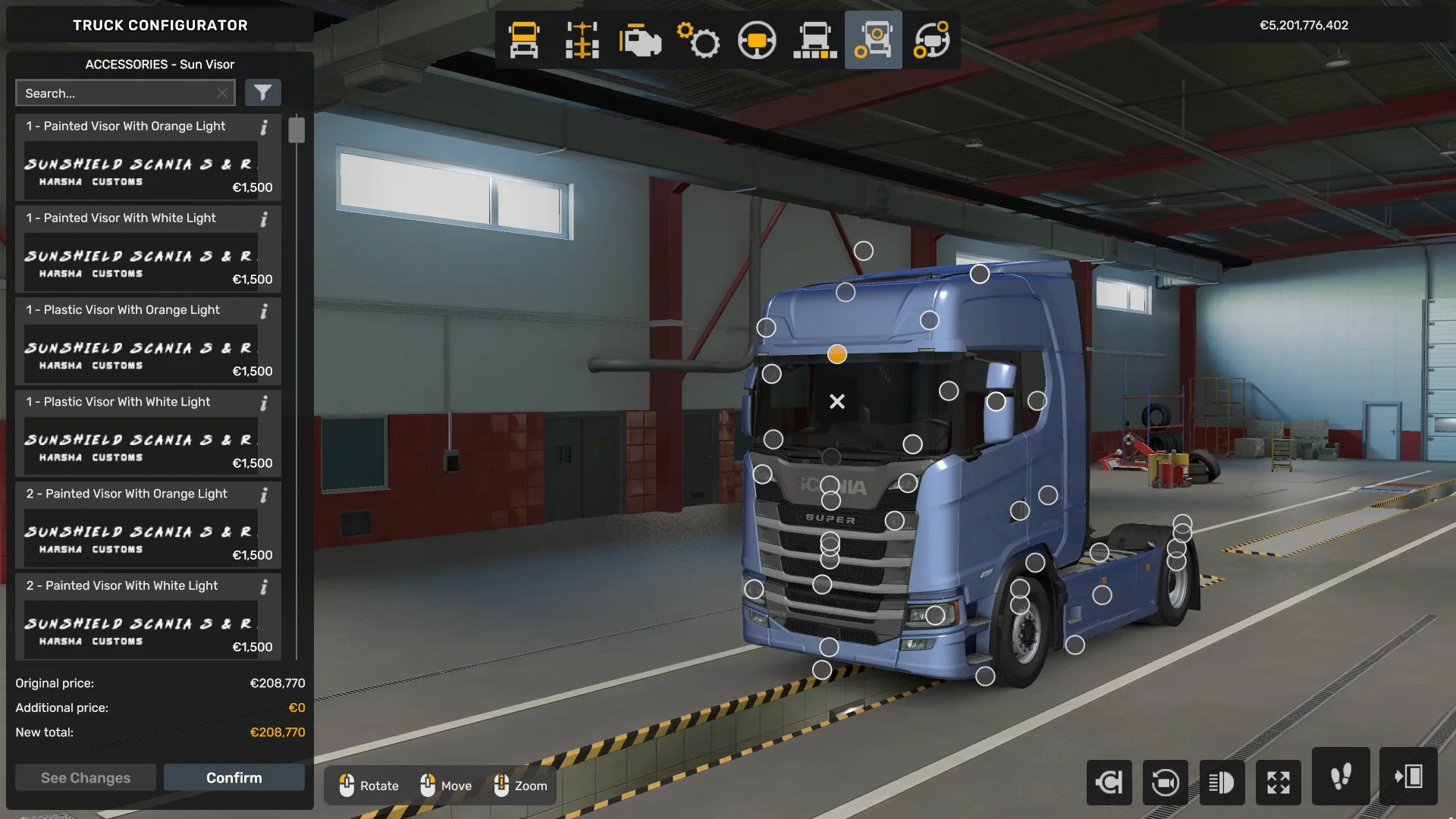
Task: Select the Chassis configuration icon
Action: point(582,39)
